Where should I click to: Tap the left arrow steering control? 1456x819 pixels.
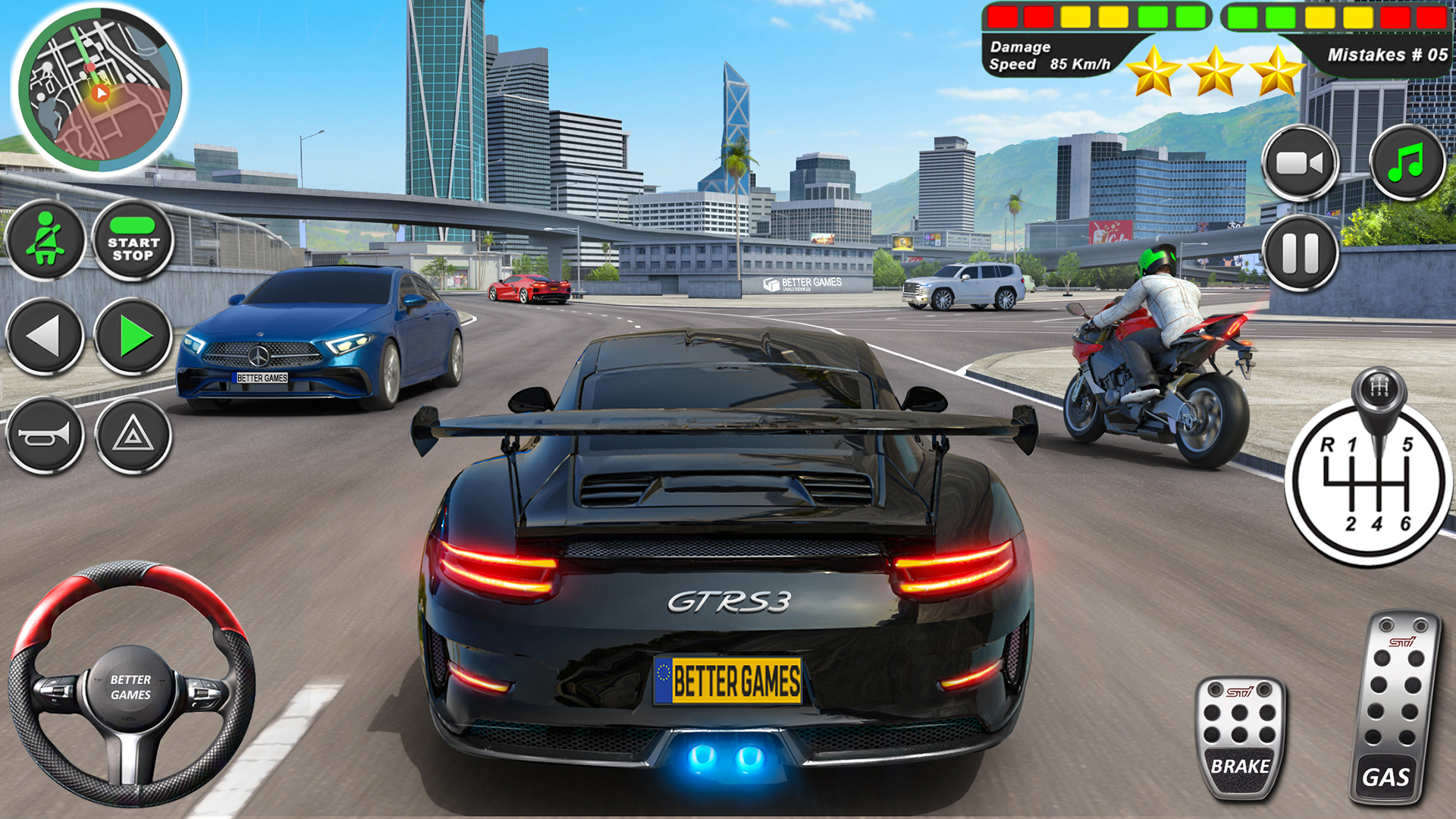tap(48, 336)
